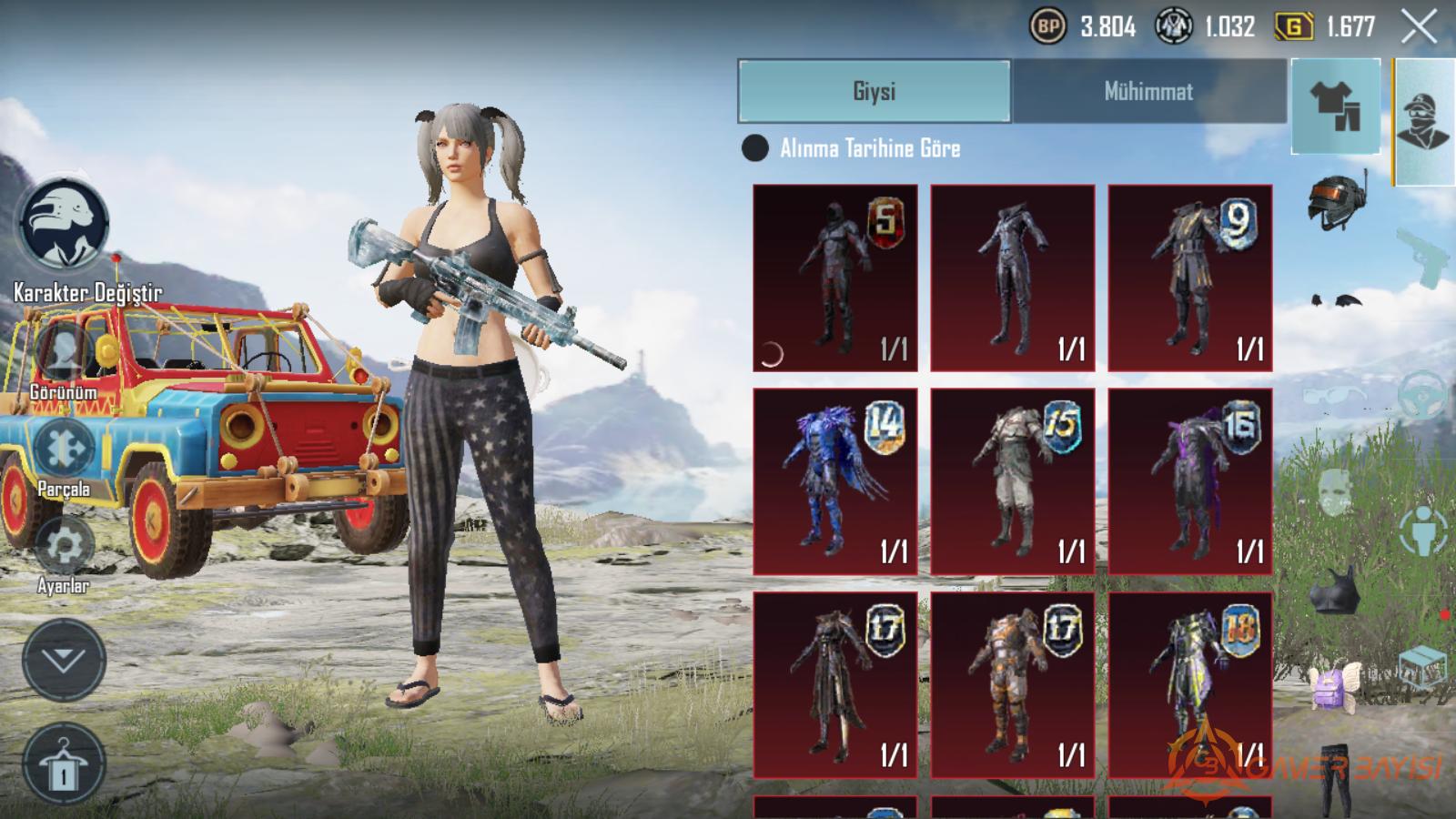Open the wardrobe hanger button
This screenshot has height=819, width=1456.
pyautogui.click(x=64, y=764)
